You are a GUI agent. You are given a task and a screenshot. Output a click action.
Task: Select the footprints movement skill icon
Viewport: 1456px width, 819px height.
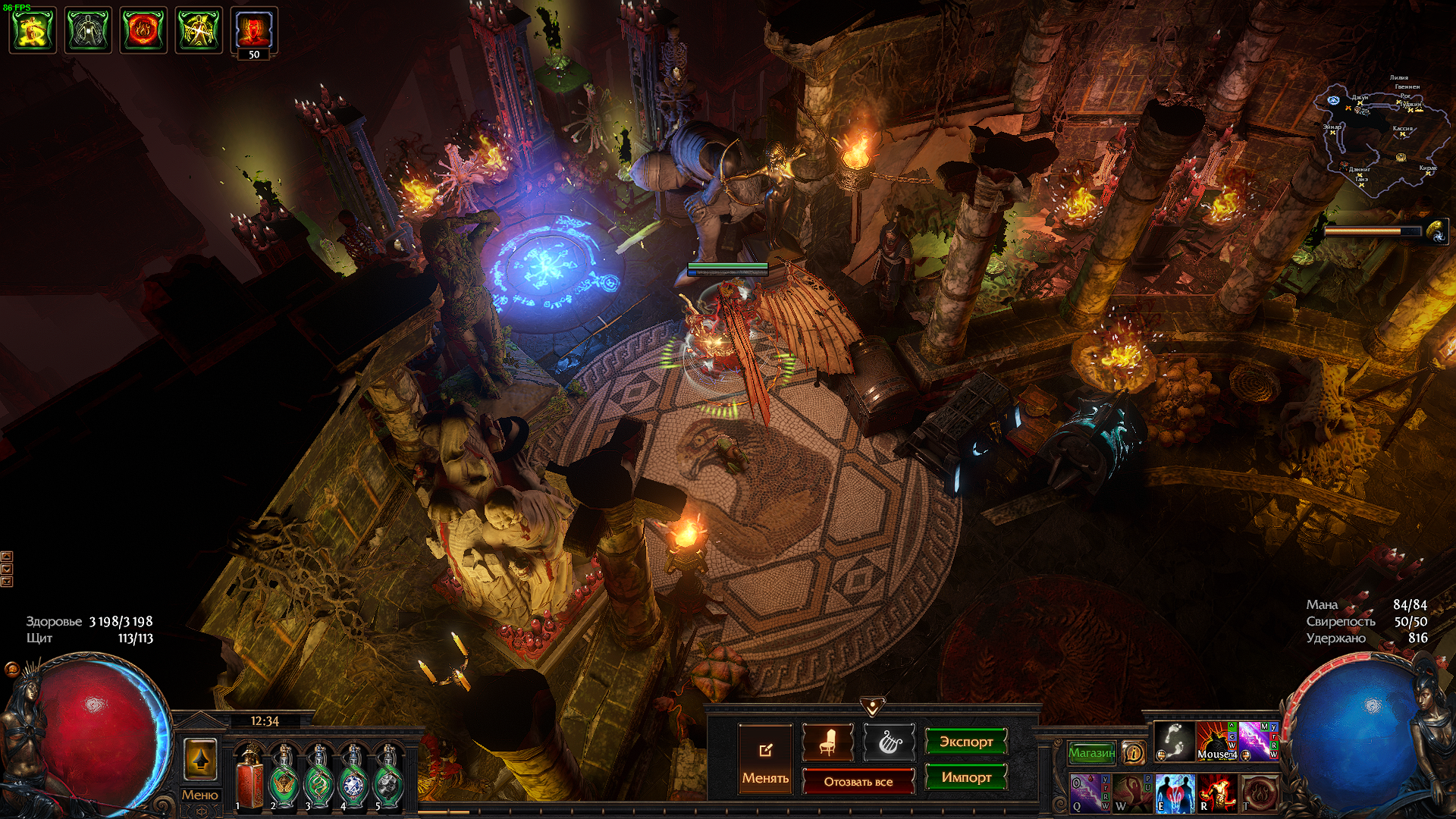click(1174, 741)
